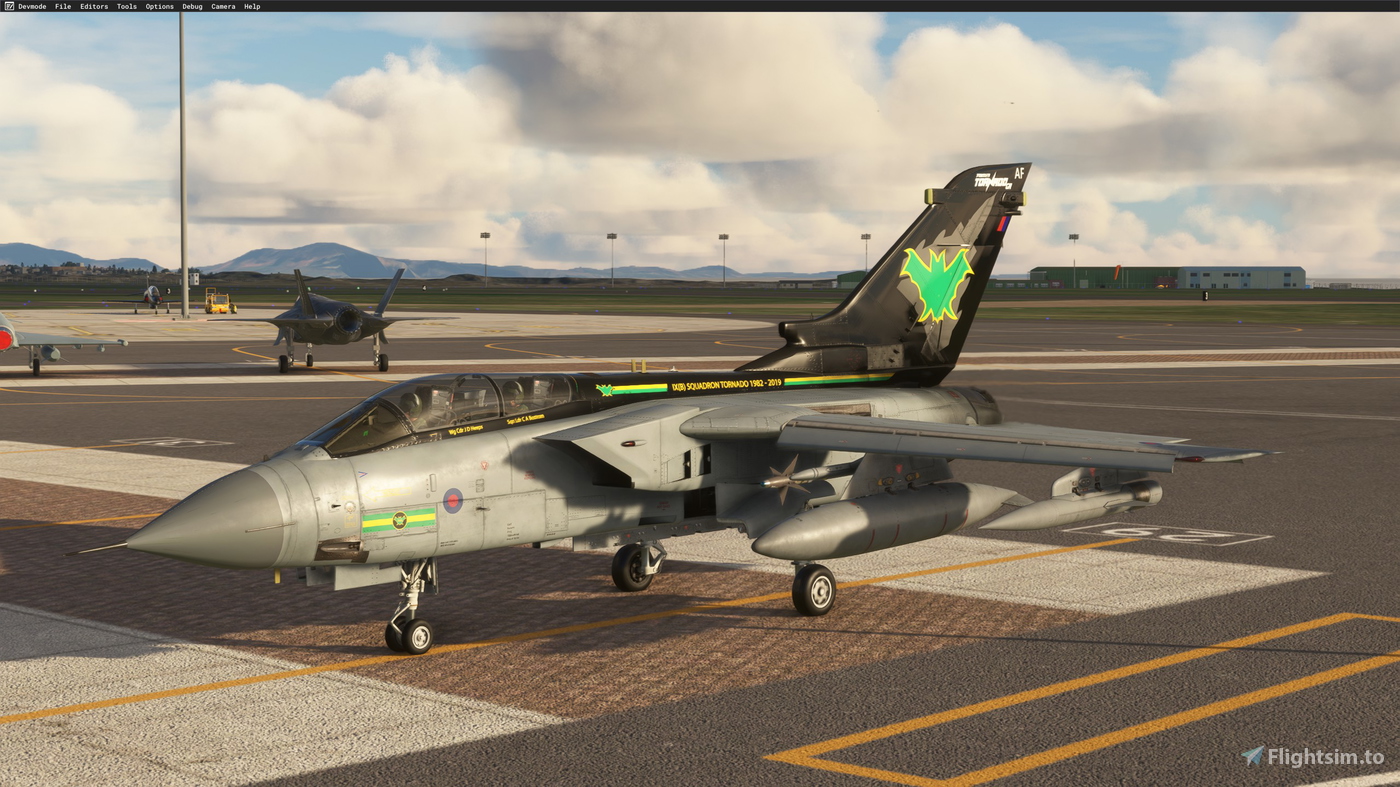Viewport: 1400px width, 787px height.
Task: Exit developer mode via the Devmode menu
Action: click(31, 5)
